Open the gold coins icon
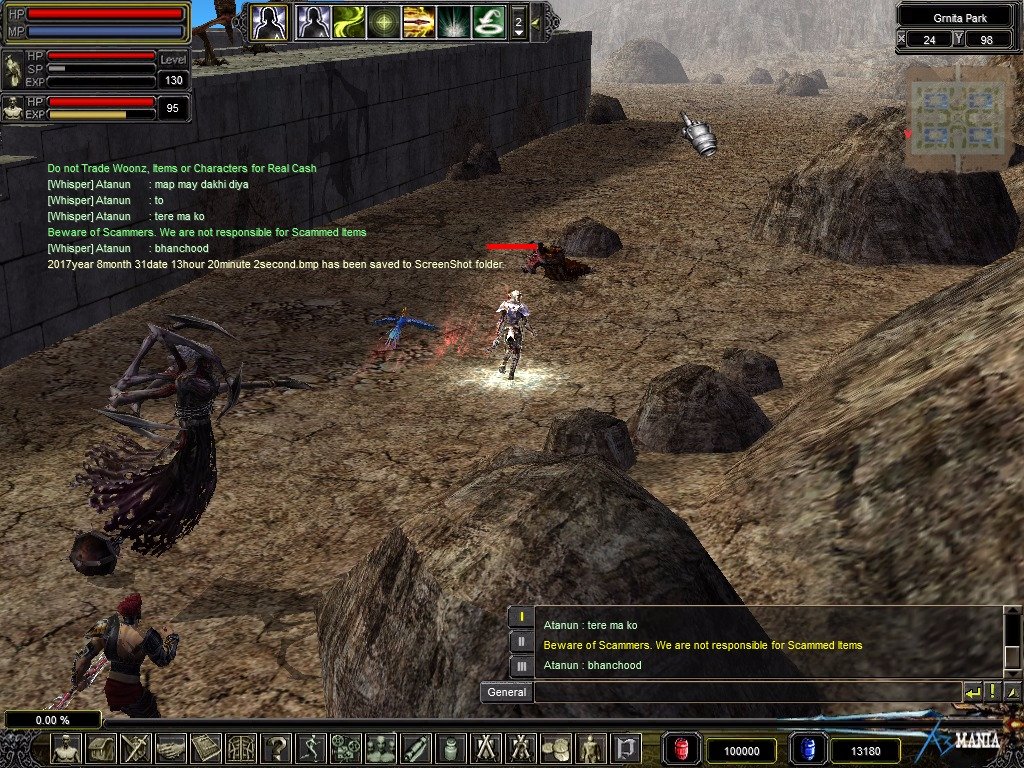Image resolution: width=1024 pixels, height=768 pixels. tap(556, 748)
